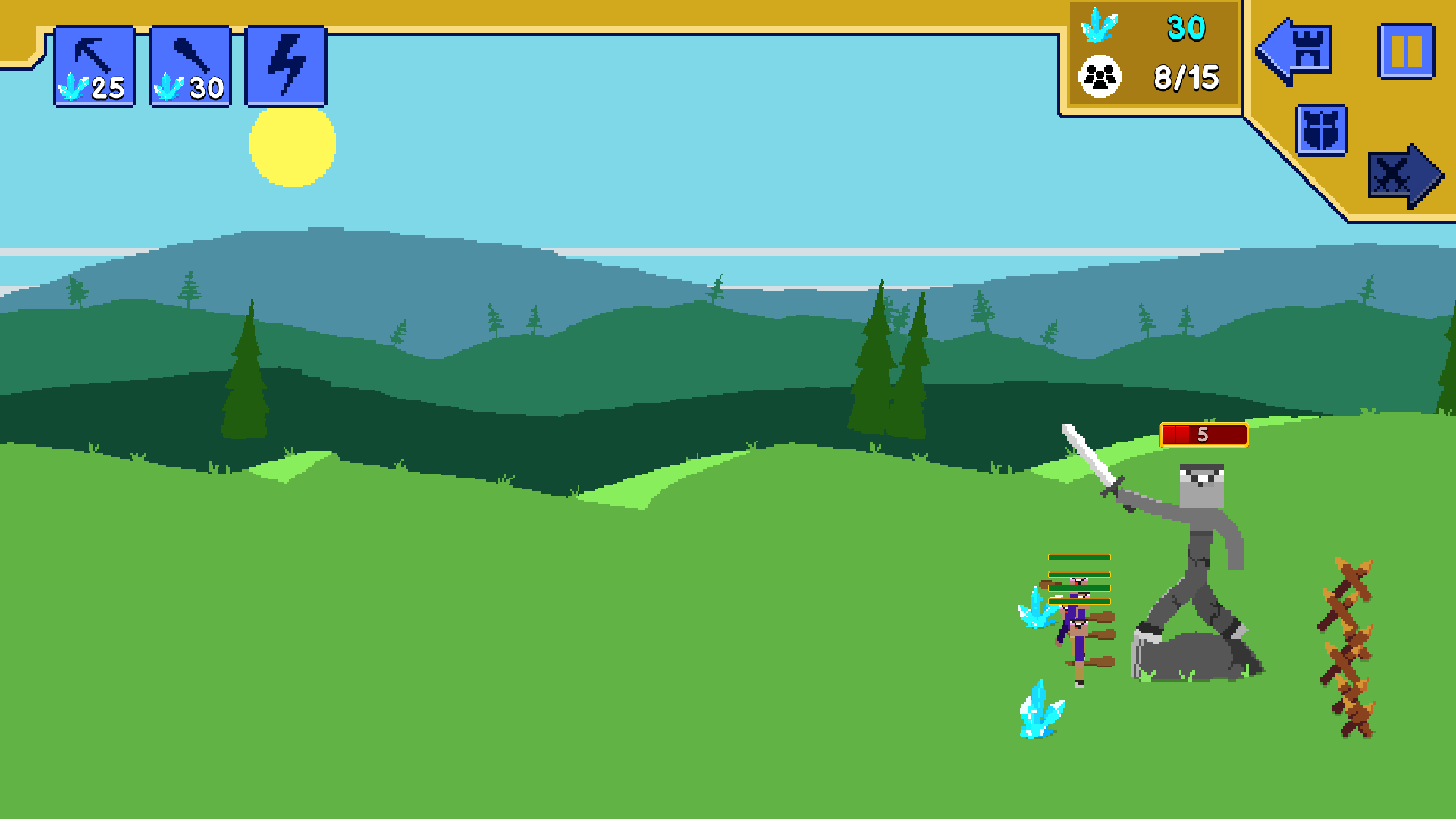Activate the lightning ability
Viewport: 1456px width, 819px height.
[286, 65]
